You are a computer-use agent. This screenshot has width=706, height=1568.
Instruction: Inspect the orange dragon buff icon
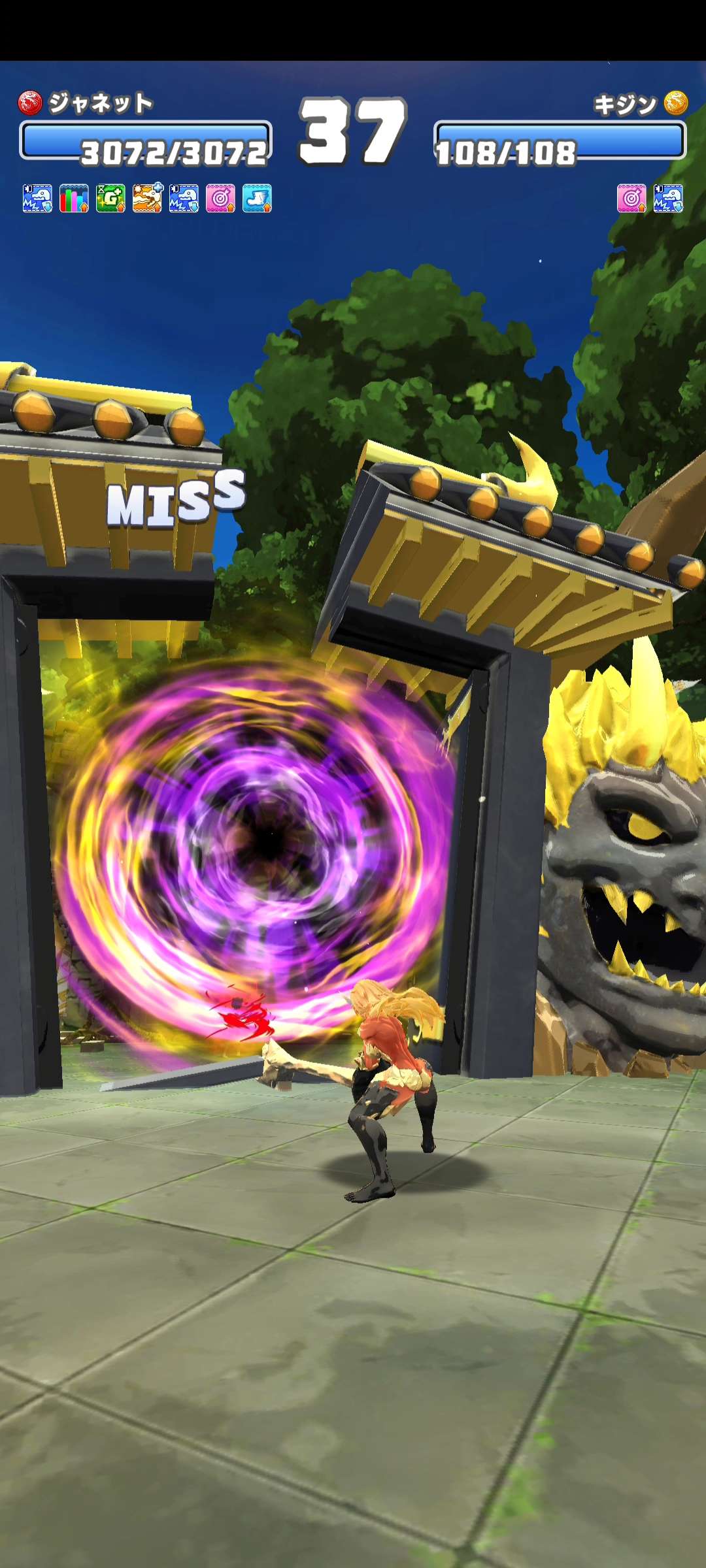pyautogui.click(x=147, y=198)
